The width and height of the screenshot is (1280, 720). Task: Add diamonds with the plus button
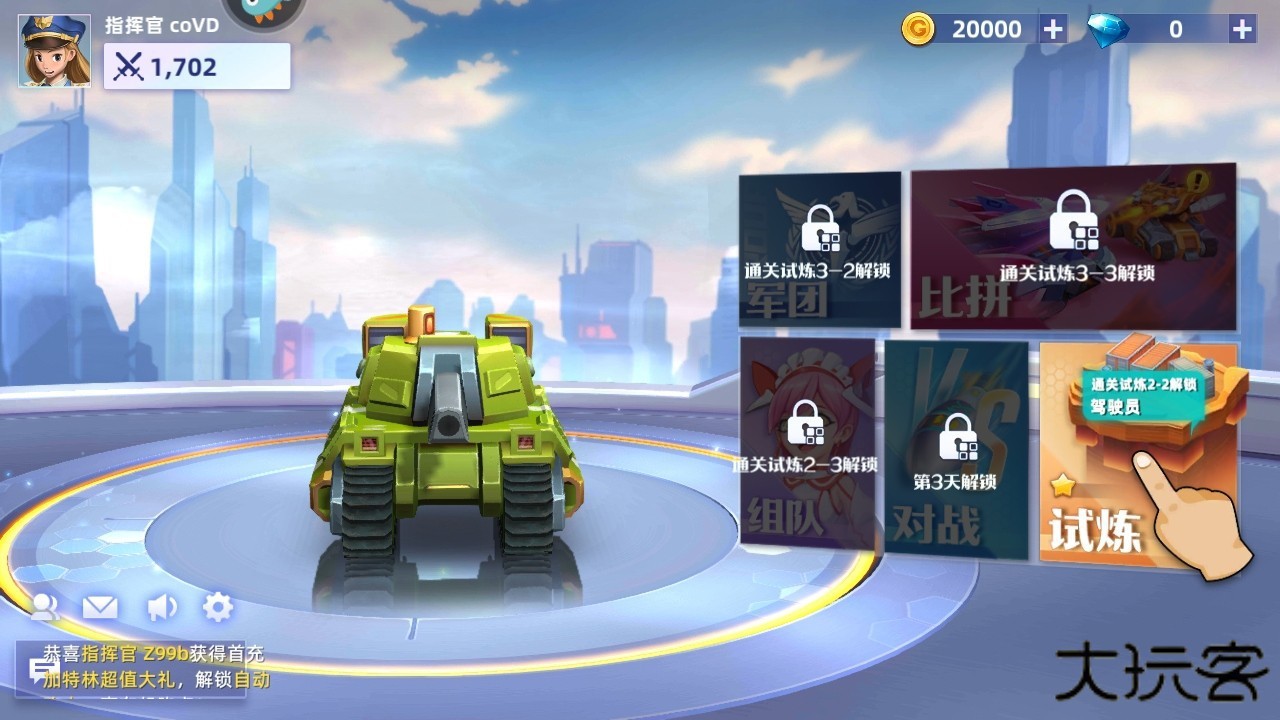1242,29
